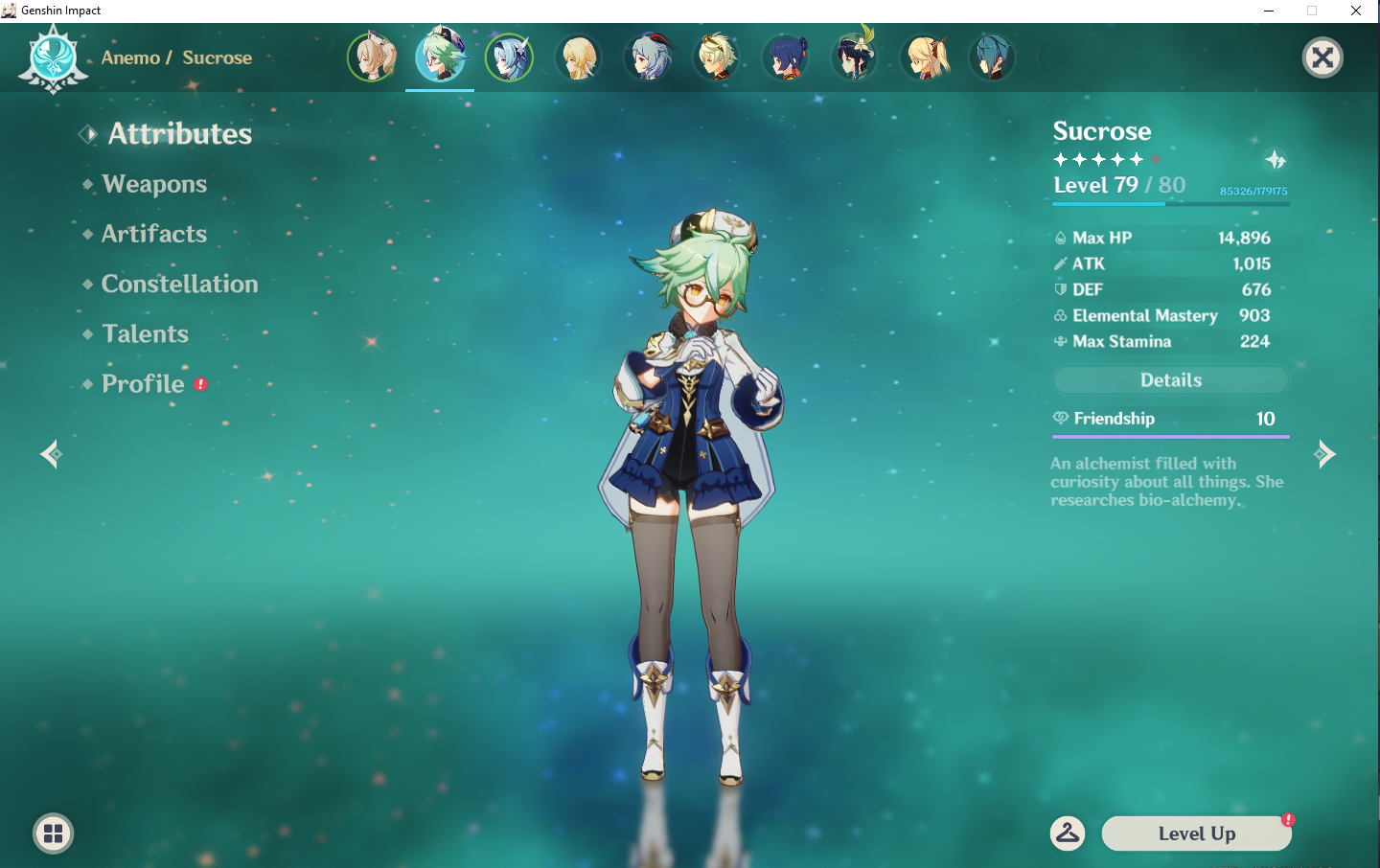
Task: Click the outfit hanger icon beside Level Up
Action: (1069, 833)
